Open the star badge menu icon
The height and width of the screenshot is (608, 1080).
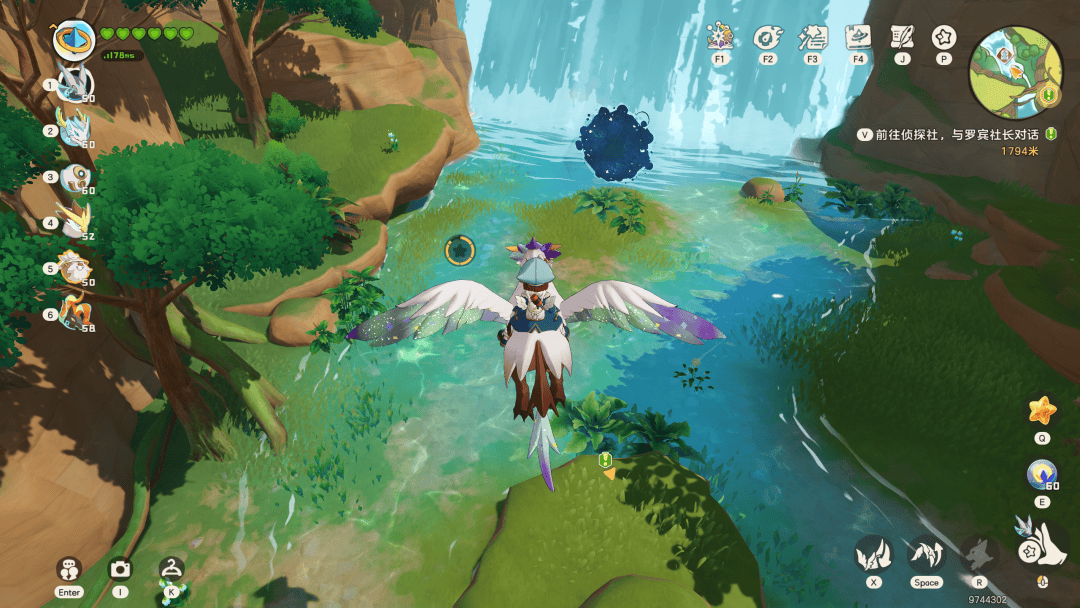coord(943,38)
